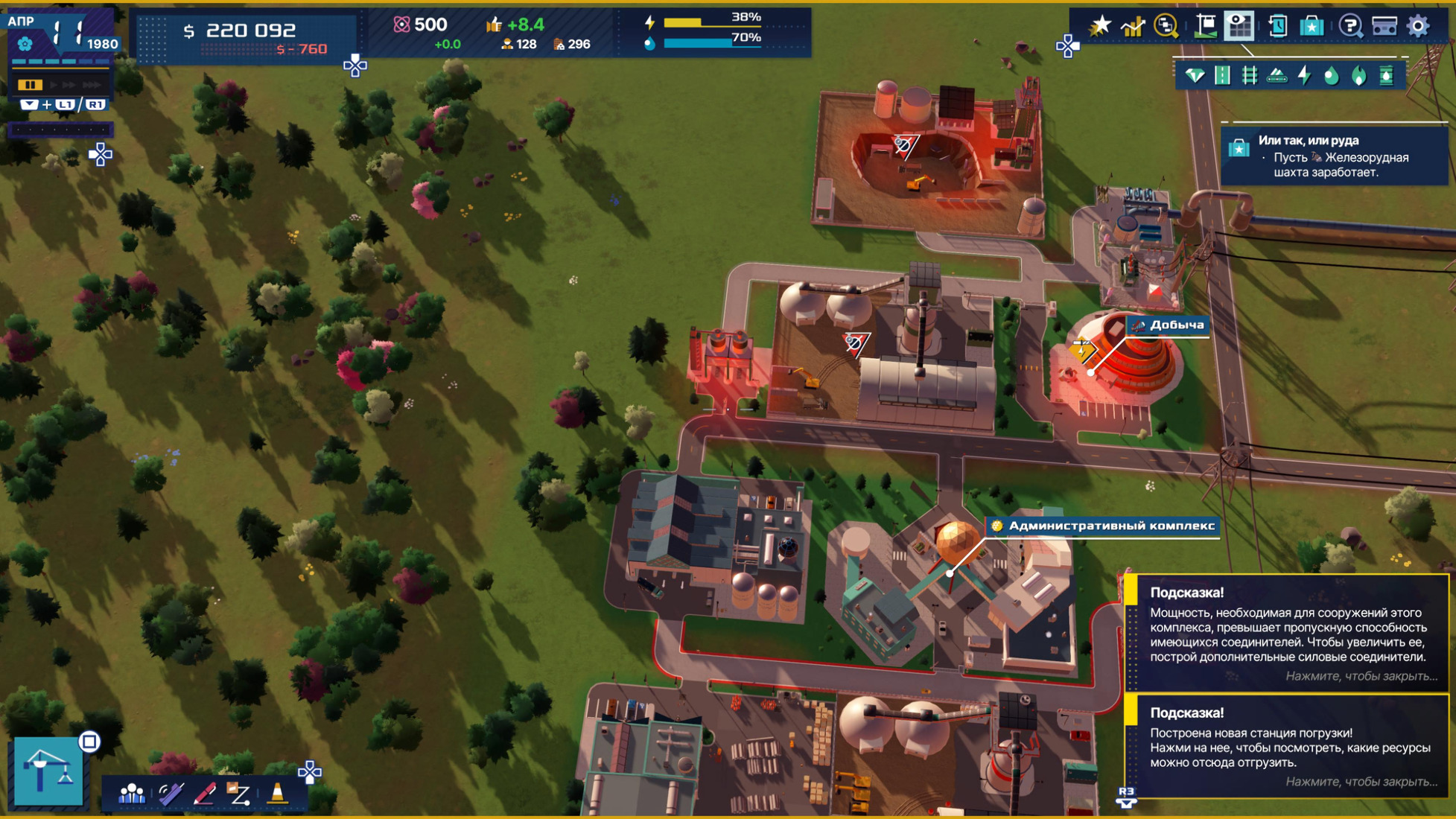Click the pause button in the speed controls
This screenshot has height=819, width=1456.
(x=30, y=85)
